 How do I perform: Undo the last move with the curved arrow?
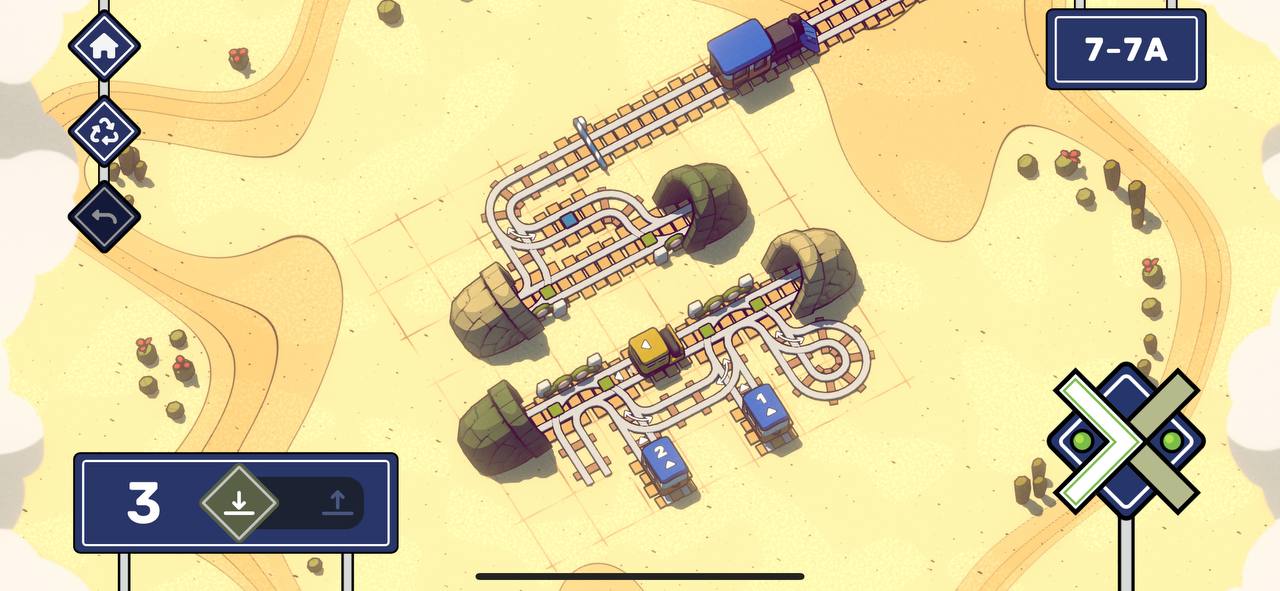[x=104, y=216]
